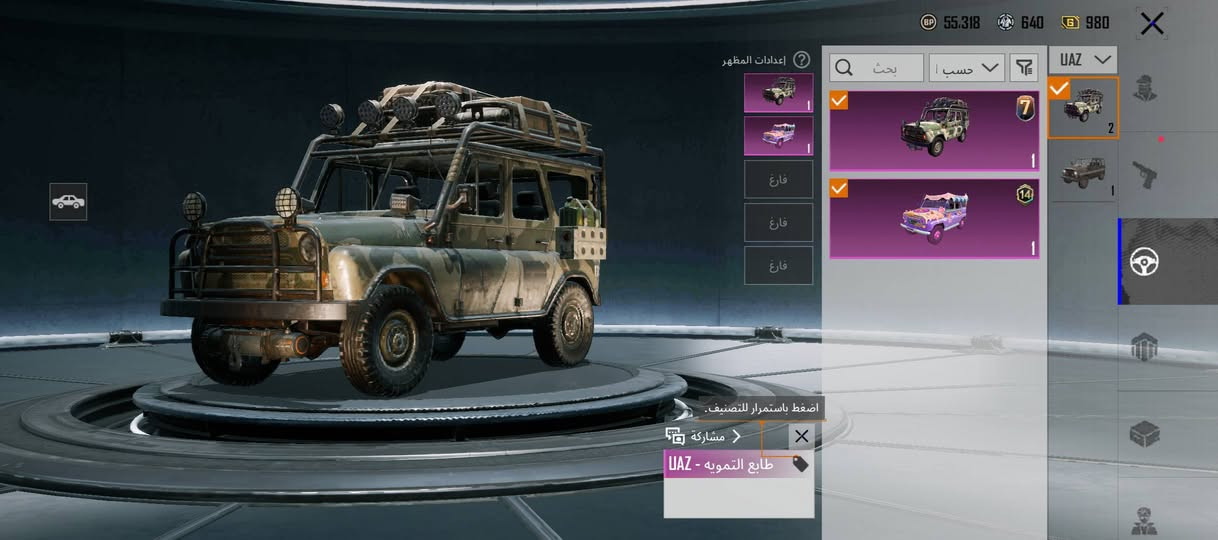1218x540 pixels.
Task: Open the filter options button
Action: (x=1024, y=68)
